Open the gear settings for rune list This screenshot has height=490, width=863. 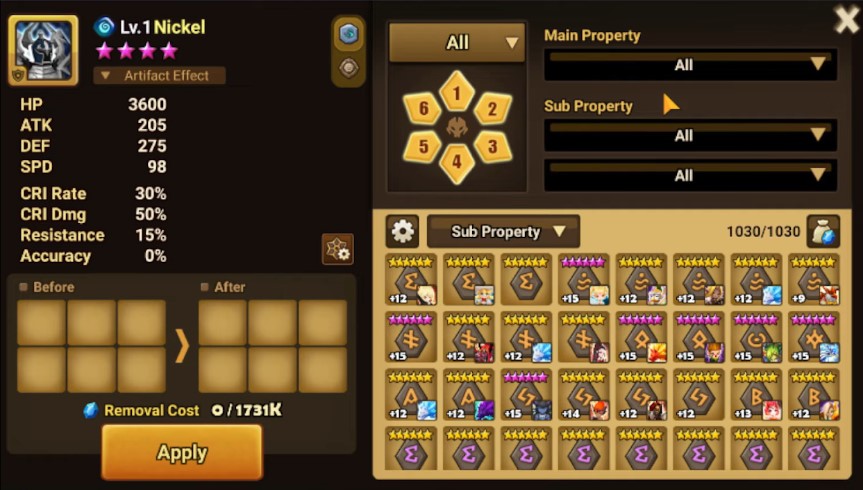tap(402, 232)
